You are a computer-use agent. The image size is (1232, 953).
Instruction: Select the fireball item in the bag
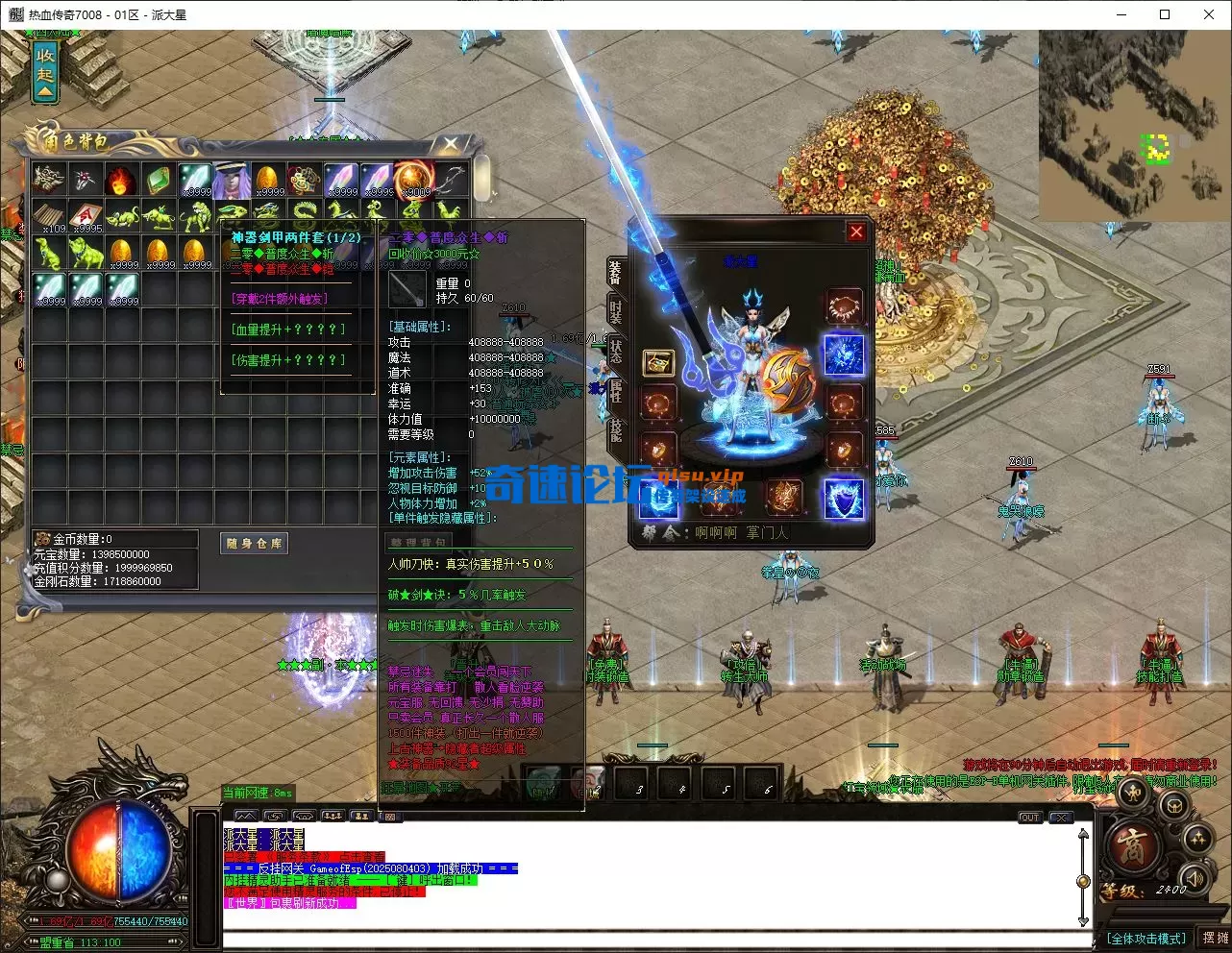(x=121, y=180)
